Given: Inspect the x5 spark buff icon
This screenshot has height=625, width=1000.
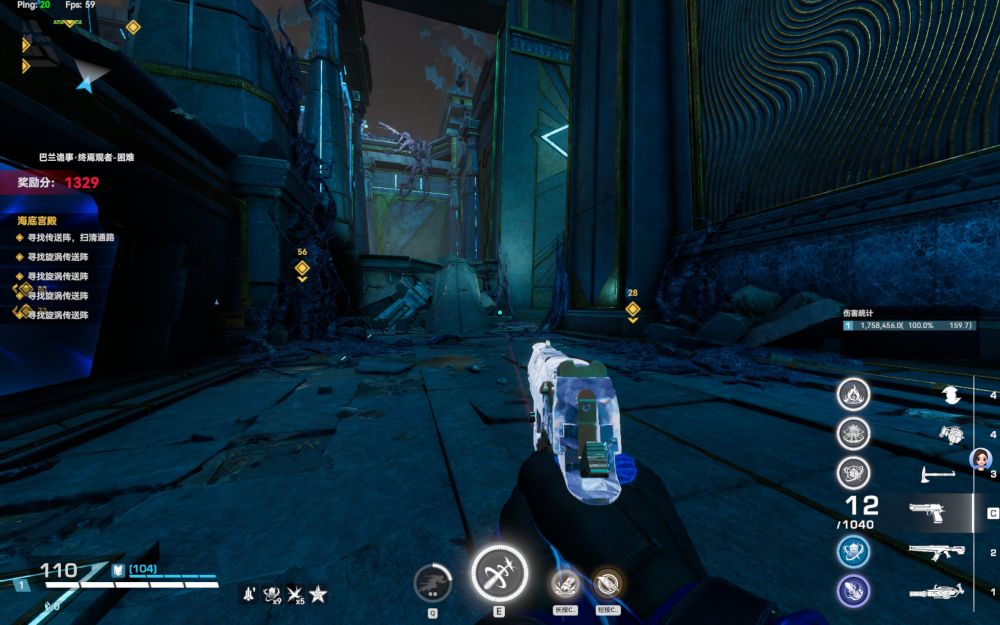Looking at the screenshot, I should pos(296,595).
